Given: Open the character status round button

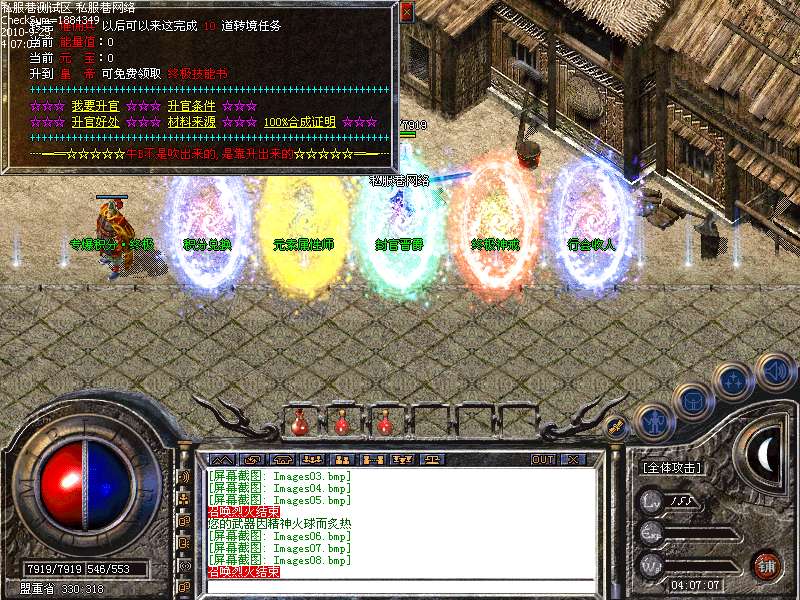Looking at the screenshot, I should pyautogui.click(x=654, y=422).
